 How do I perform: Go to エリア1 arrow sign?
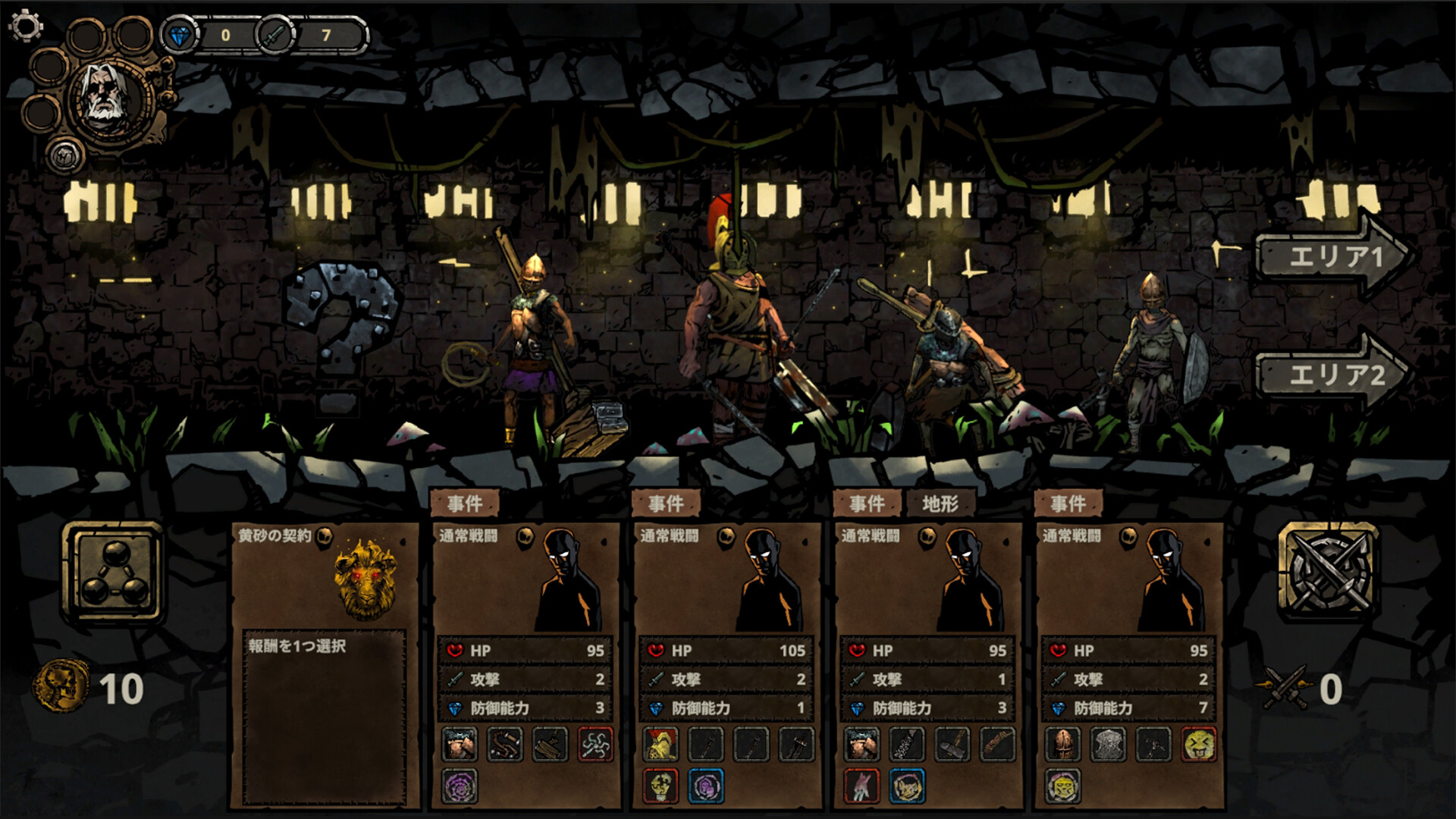(1332, 258)
